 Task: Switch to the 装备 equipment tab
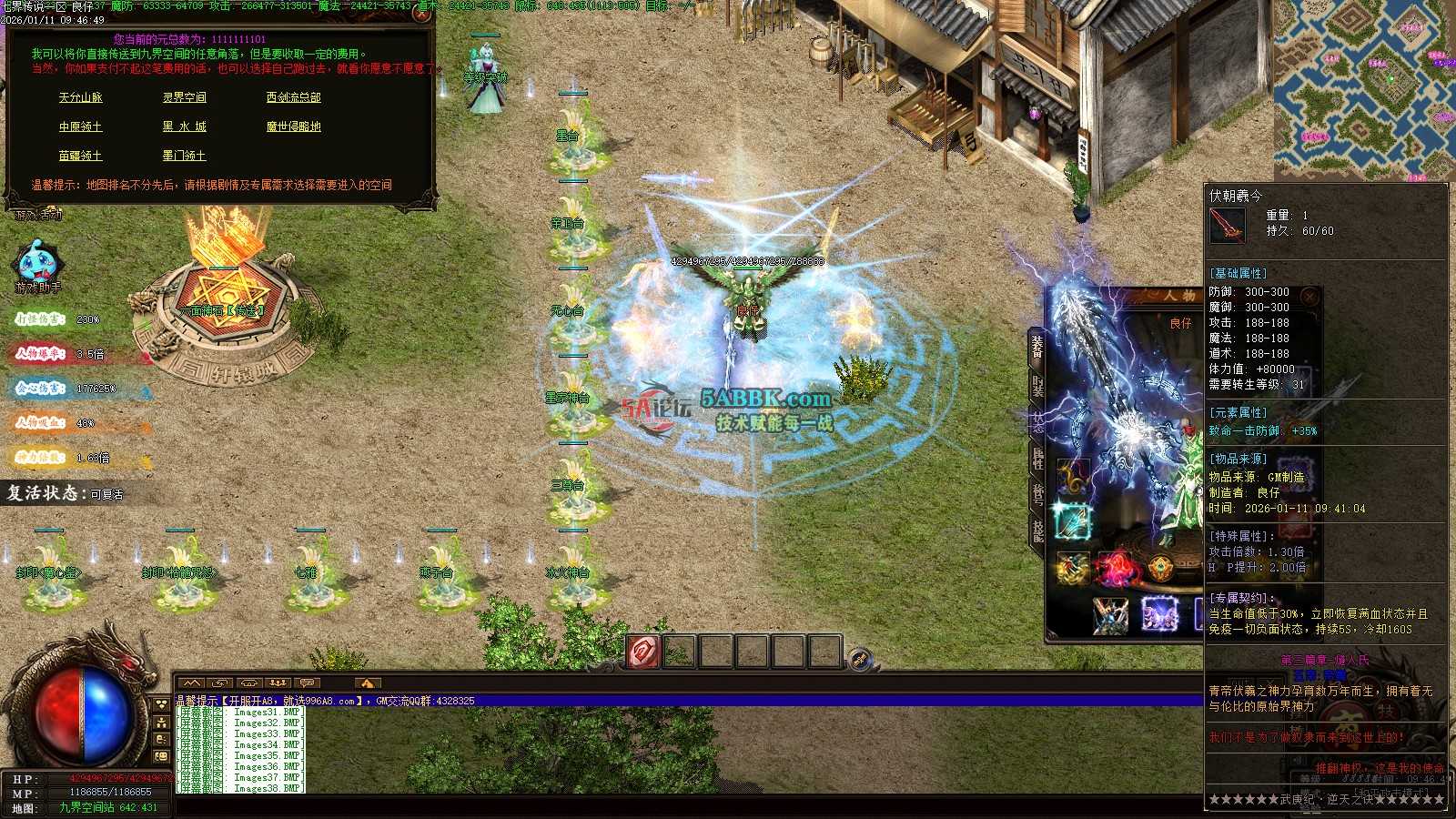1037,347
